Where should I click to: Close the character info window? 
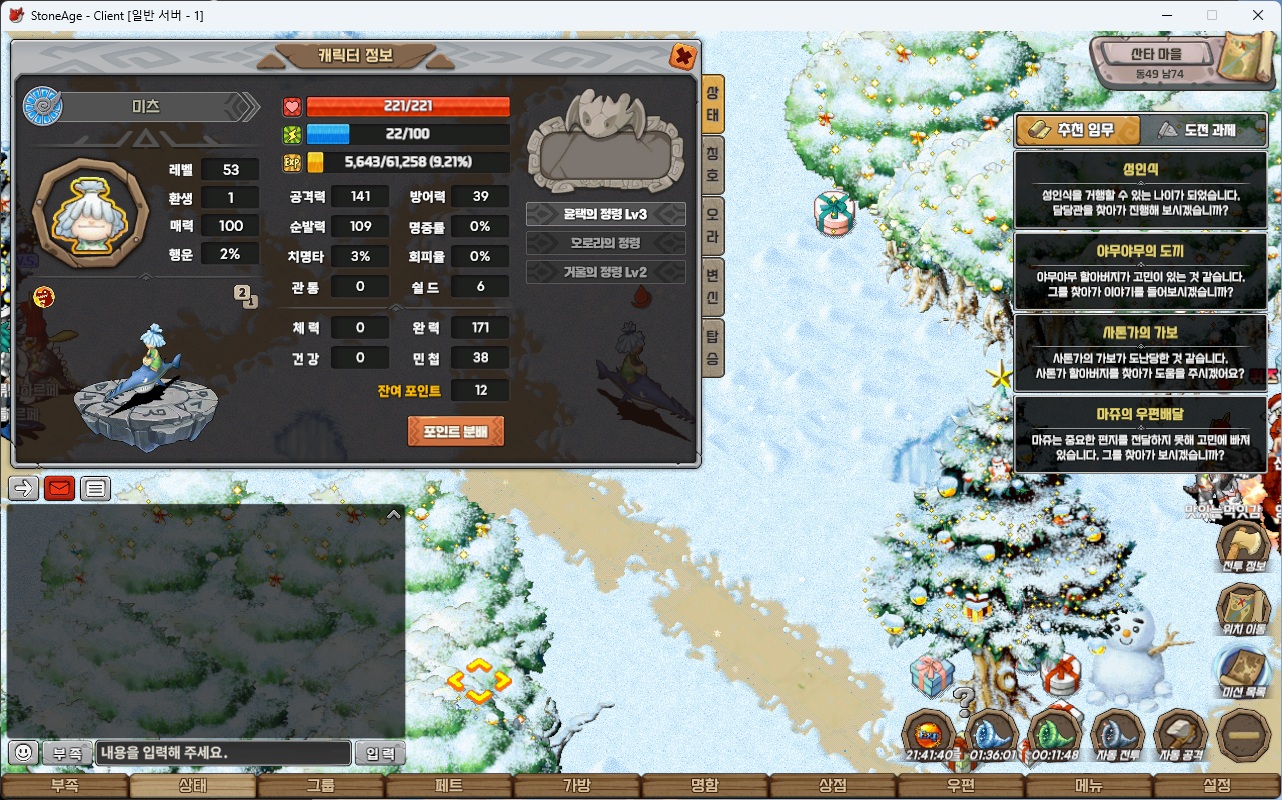pos(683,56)
